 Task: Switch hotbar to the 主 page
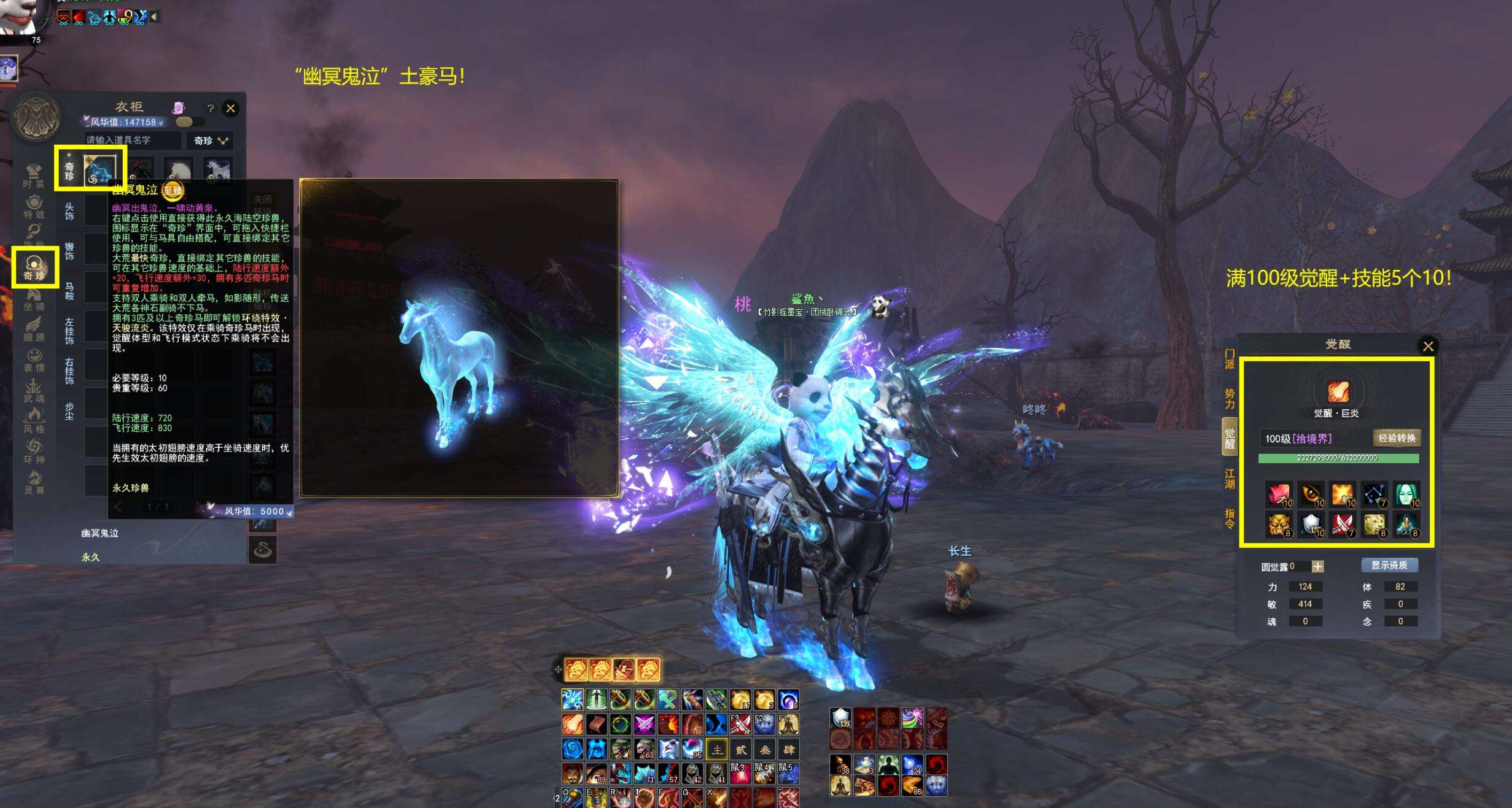click(x=716, y=749)
